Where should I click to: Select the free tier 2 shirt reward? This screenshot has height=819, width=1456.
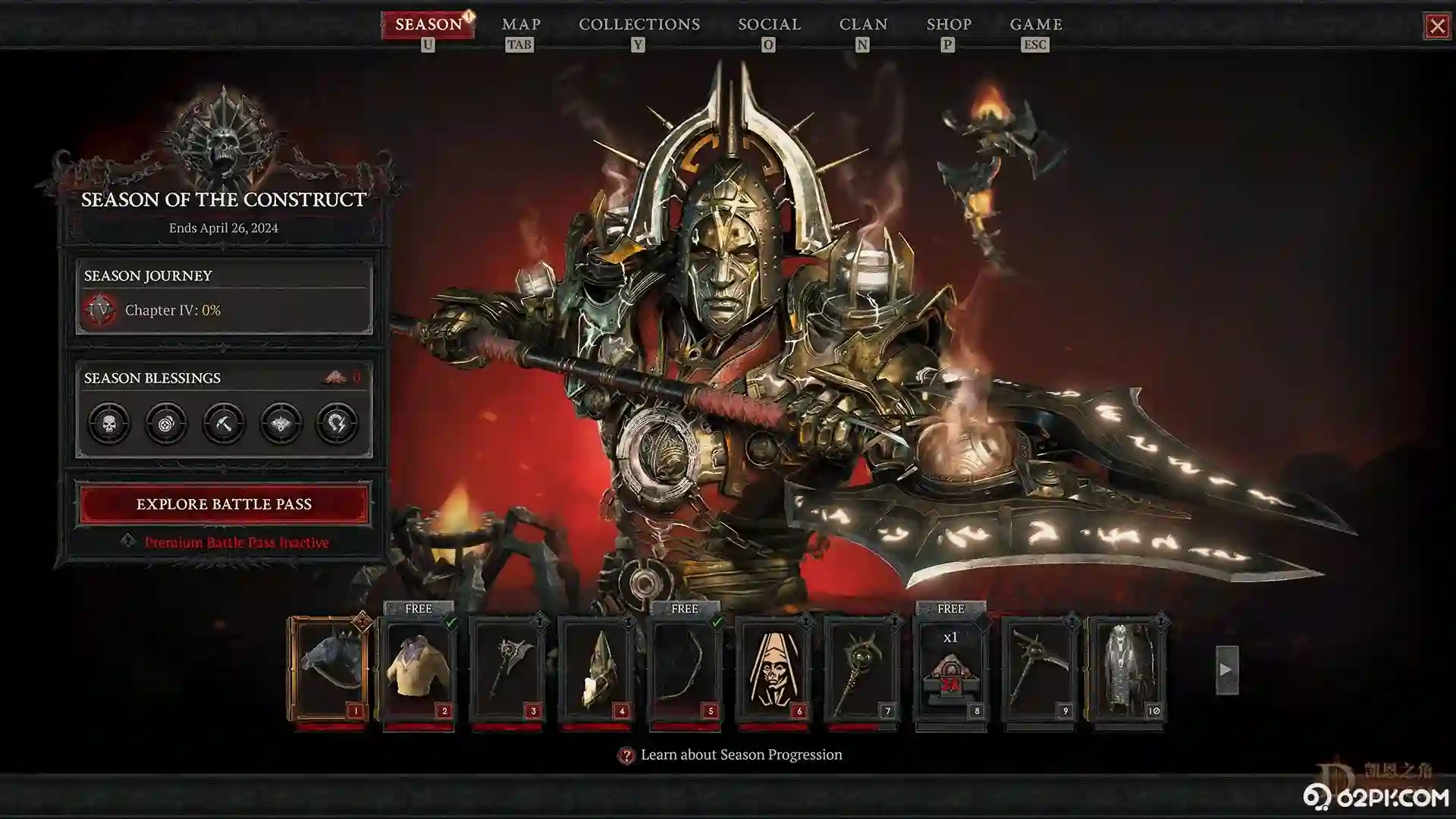[418, 669]
